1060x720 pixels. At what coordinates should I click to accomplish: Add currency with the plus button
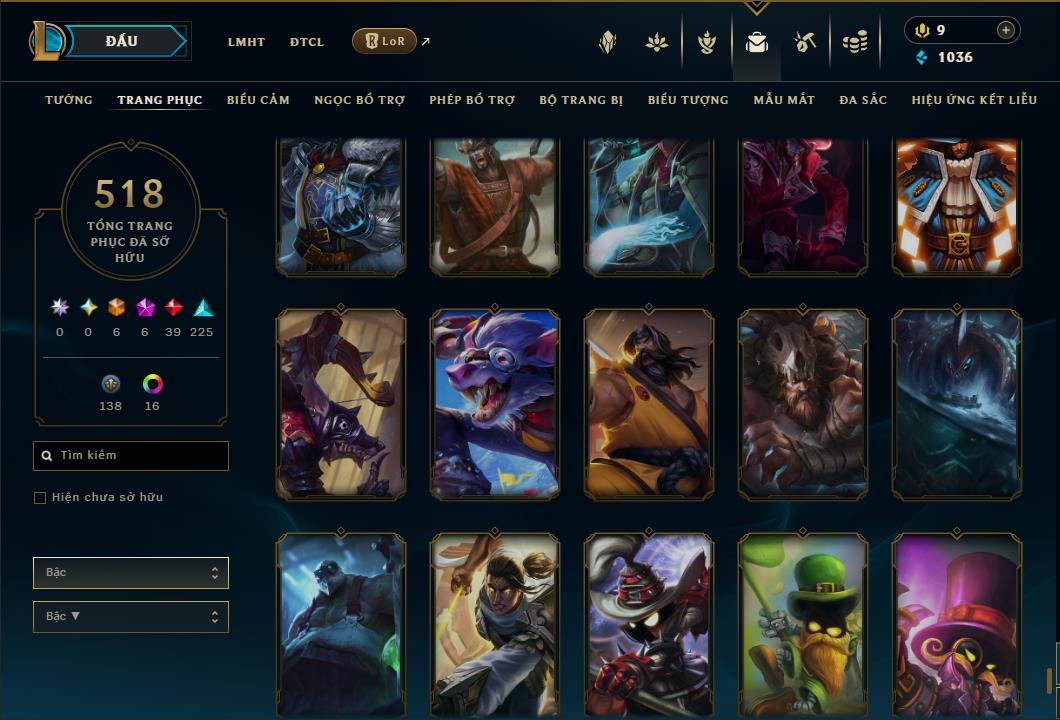[1005, 30]
